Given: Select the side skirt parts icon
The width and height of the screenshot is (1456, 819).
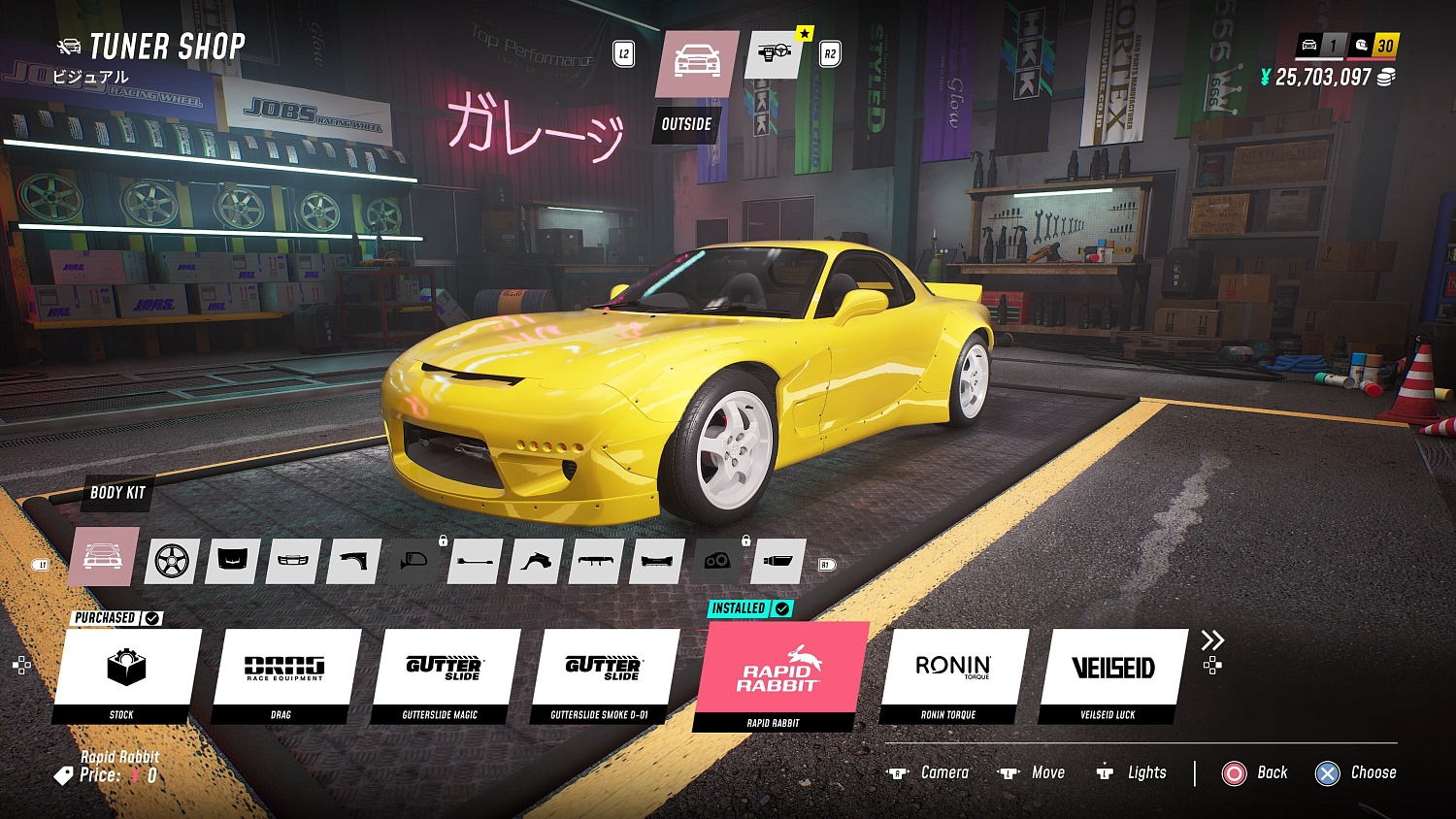Looking at the screenshot, I should tap(473, 561).
